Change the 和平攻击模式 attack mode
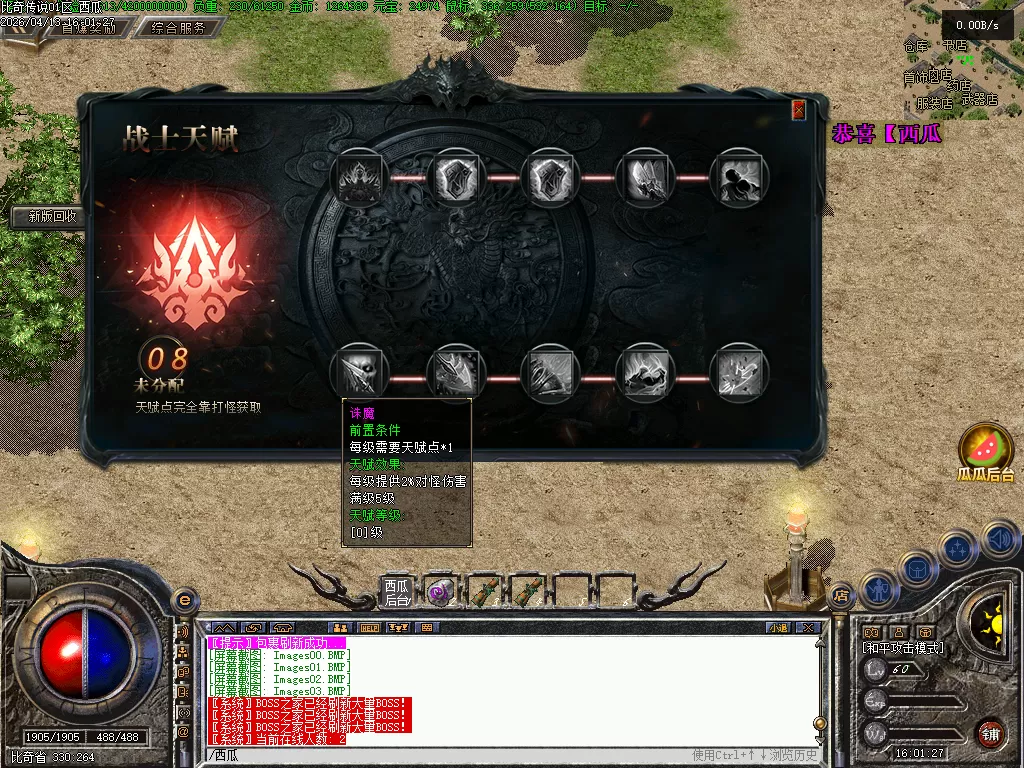Viewport: 1024px width, 768px height. point(903,648)
